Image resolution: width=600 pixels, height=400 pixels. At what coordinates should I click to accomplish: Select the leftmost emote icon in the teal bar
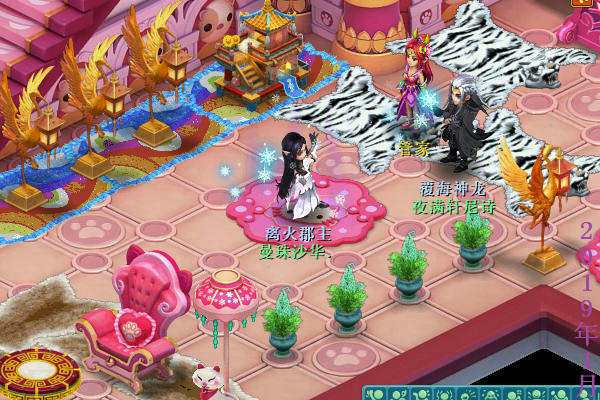click(x=373, y=393)
